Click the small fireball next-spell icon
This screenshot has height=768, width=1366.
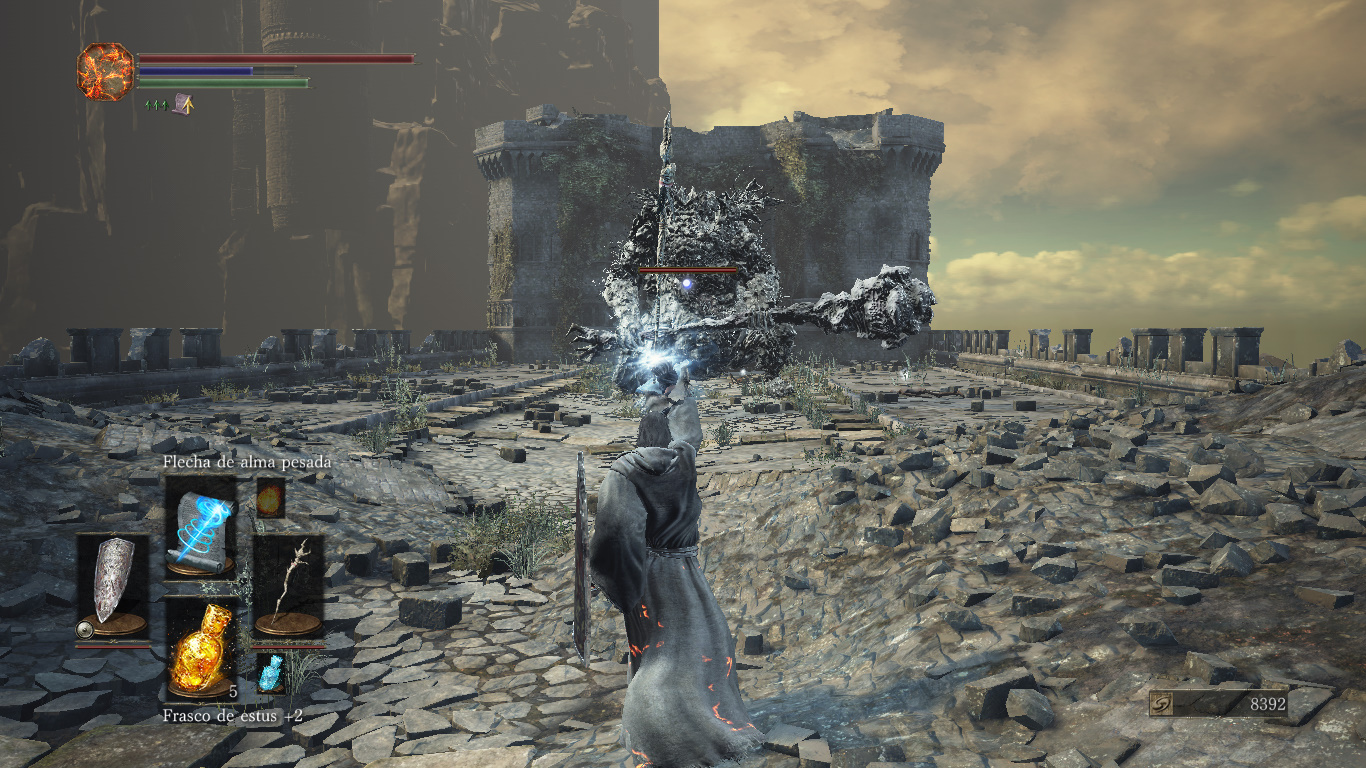[270, 497]
